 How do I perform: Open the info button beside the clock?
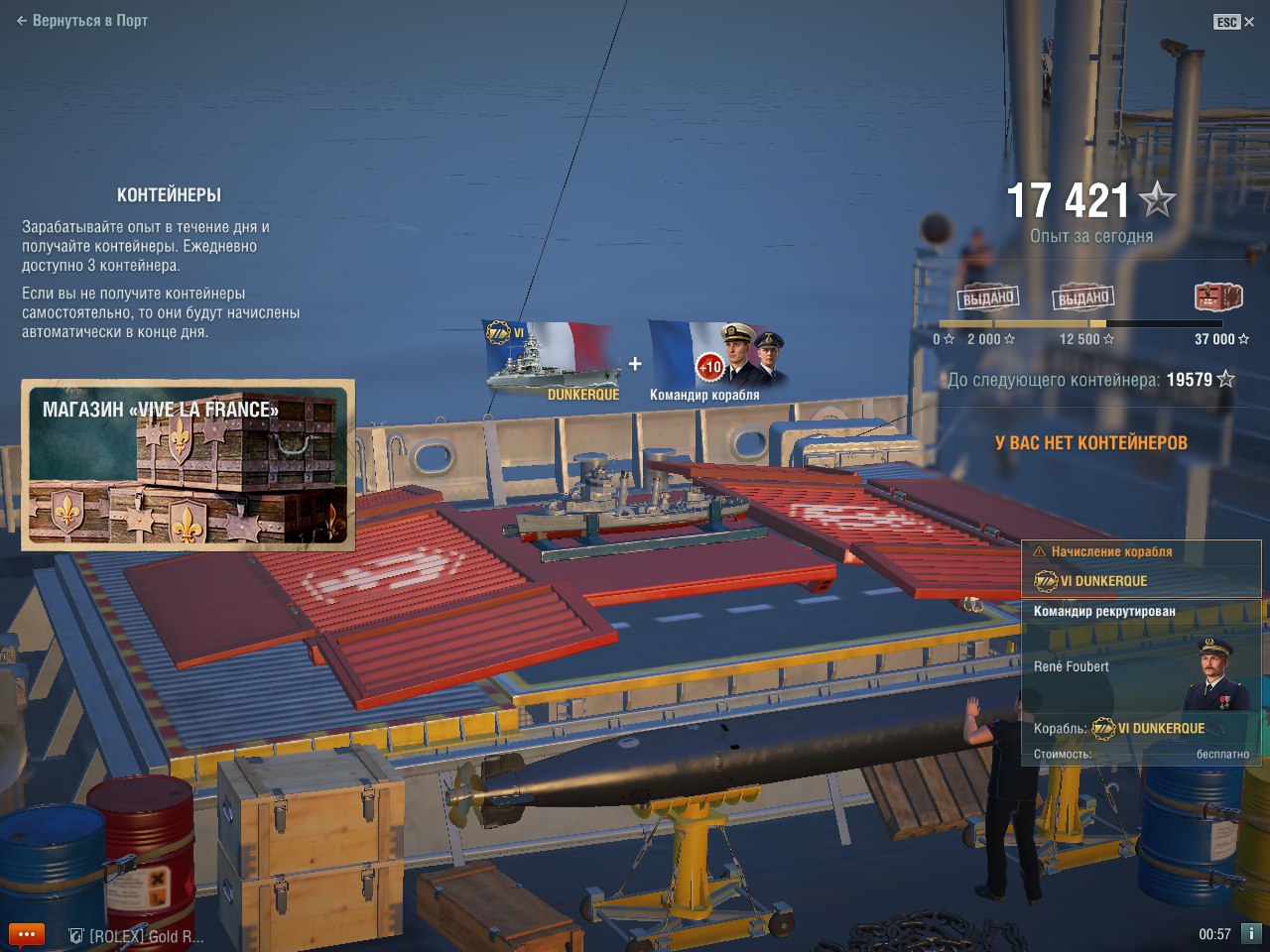[x=1251, y=933]
